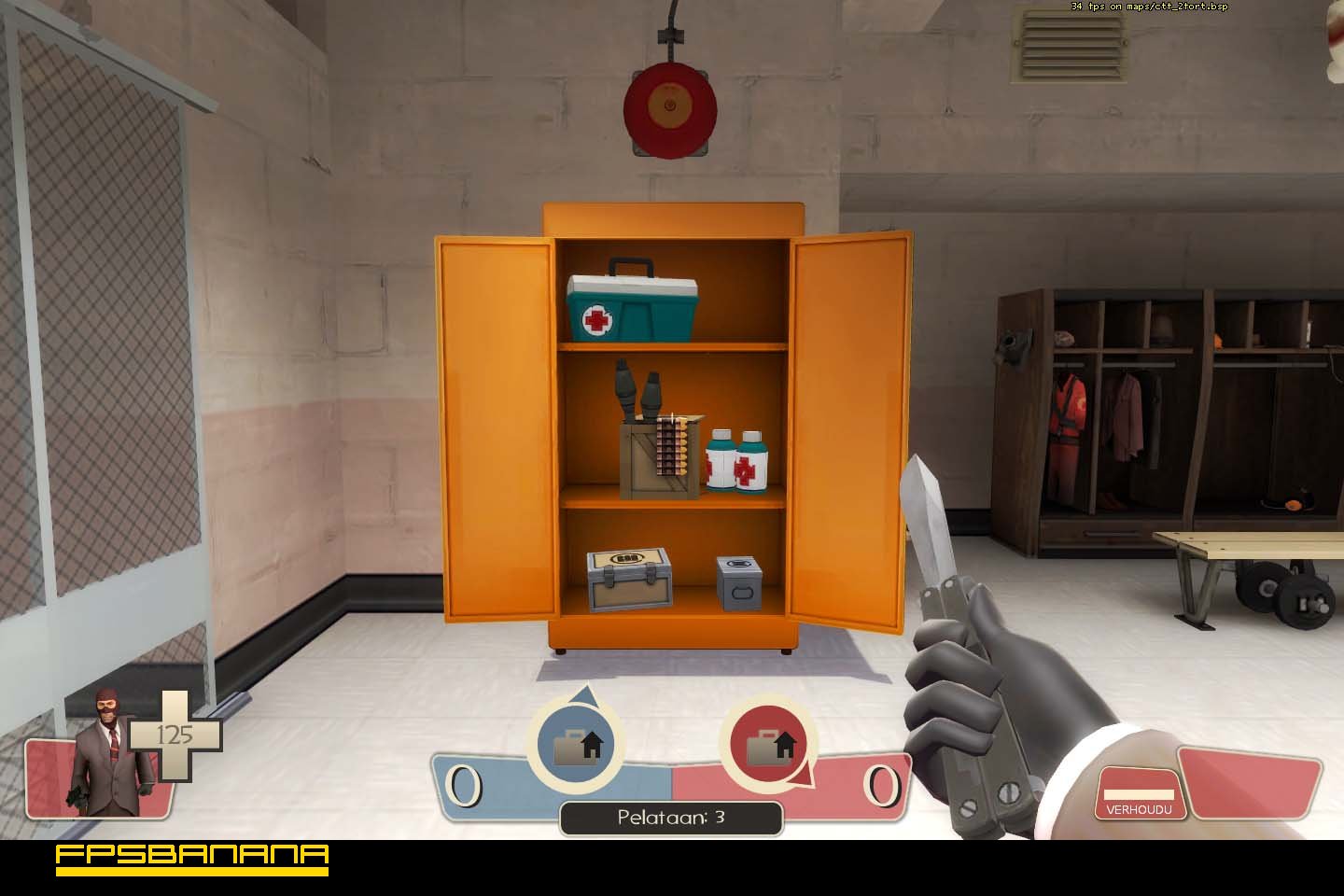Click the red bar above VERHOUDU label
1344x896 pixels.
point(1139,777)
